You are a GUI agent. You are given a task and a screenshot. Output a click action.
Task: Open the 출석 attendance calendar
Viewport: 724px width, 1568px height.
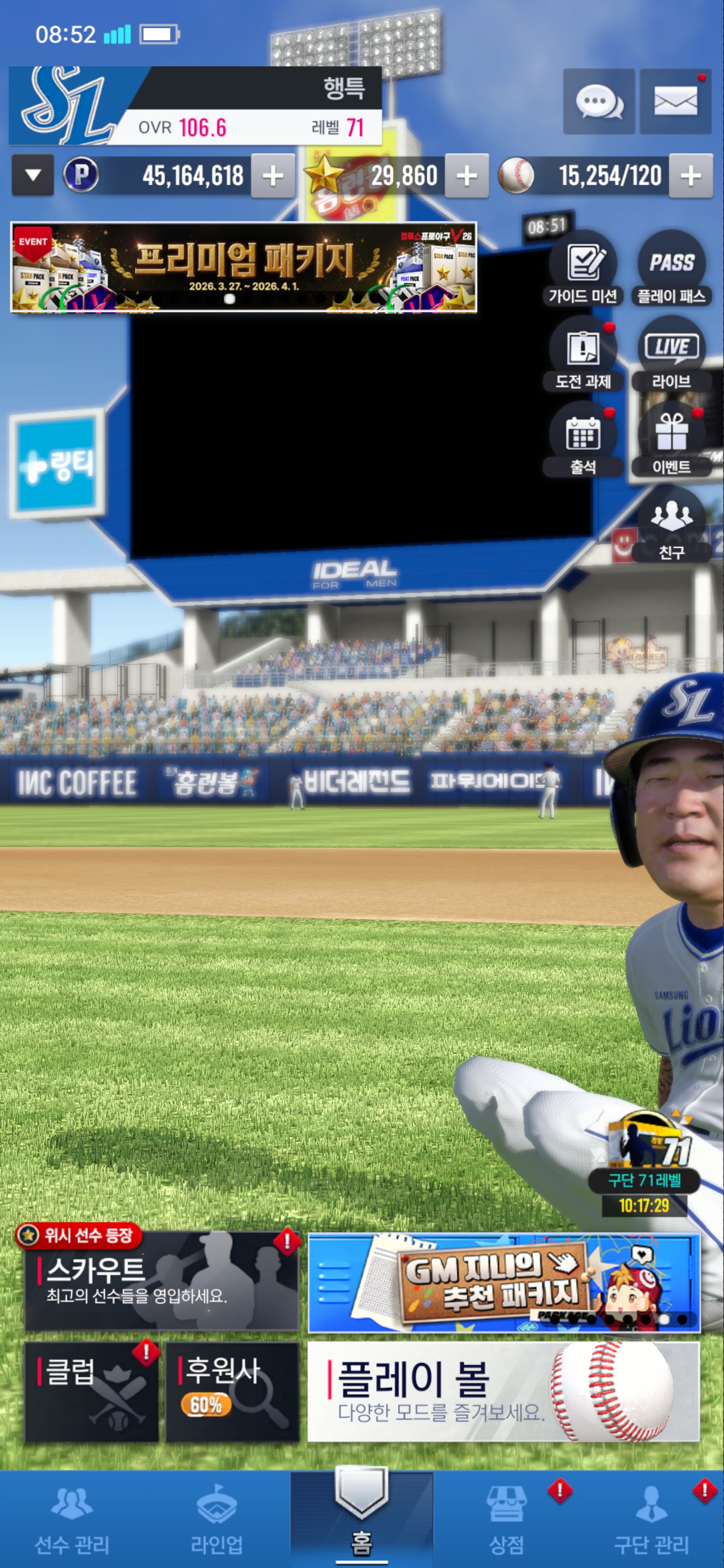coord(583,440)
